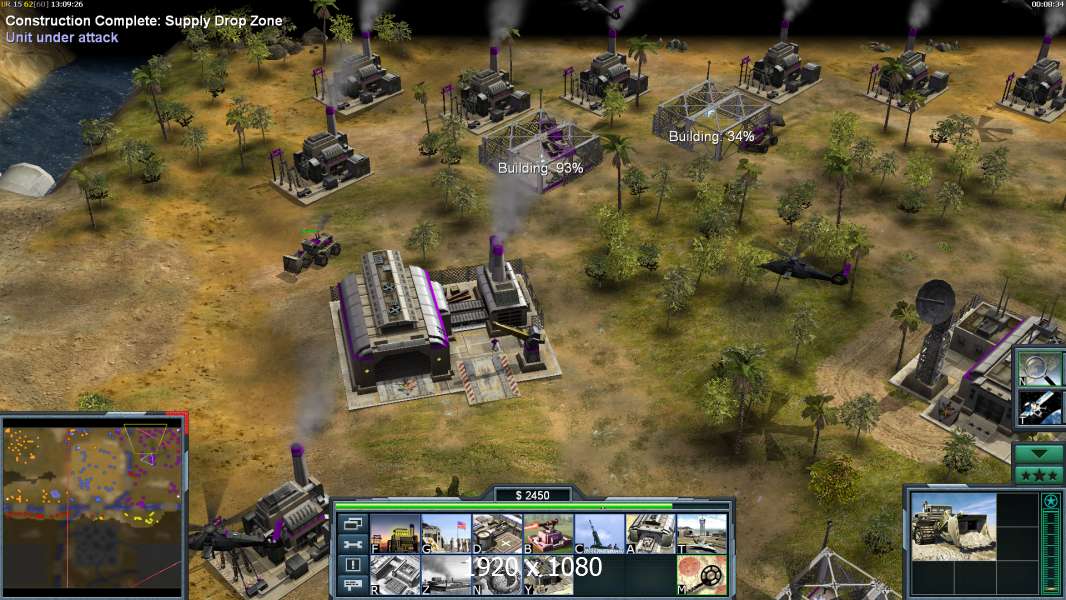Select the Patriot missile battery icon
The image size is (1066, 600).
pyautogui.click(x=599, y=533)
